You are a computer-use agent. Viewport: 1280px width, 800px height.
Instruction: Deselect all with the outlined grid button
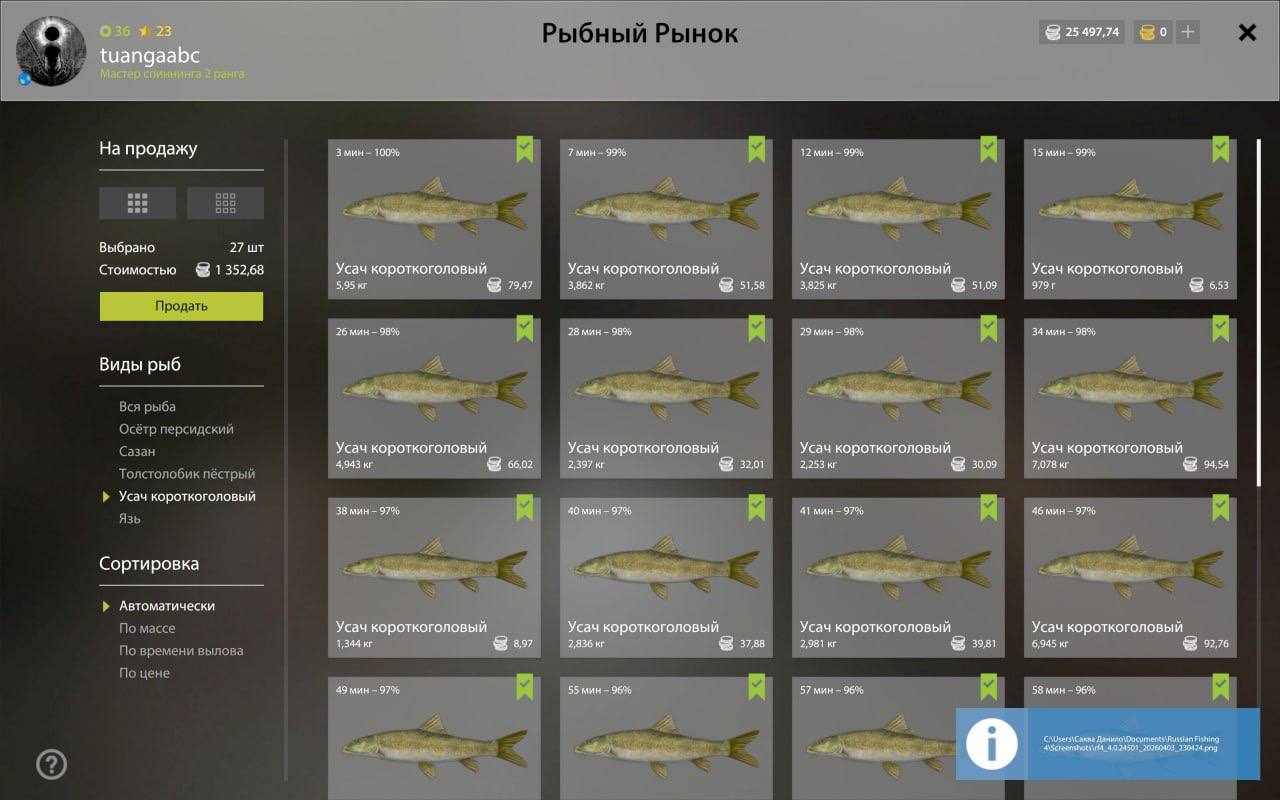point(225,203)
